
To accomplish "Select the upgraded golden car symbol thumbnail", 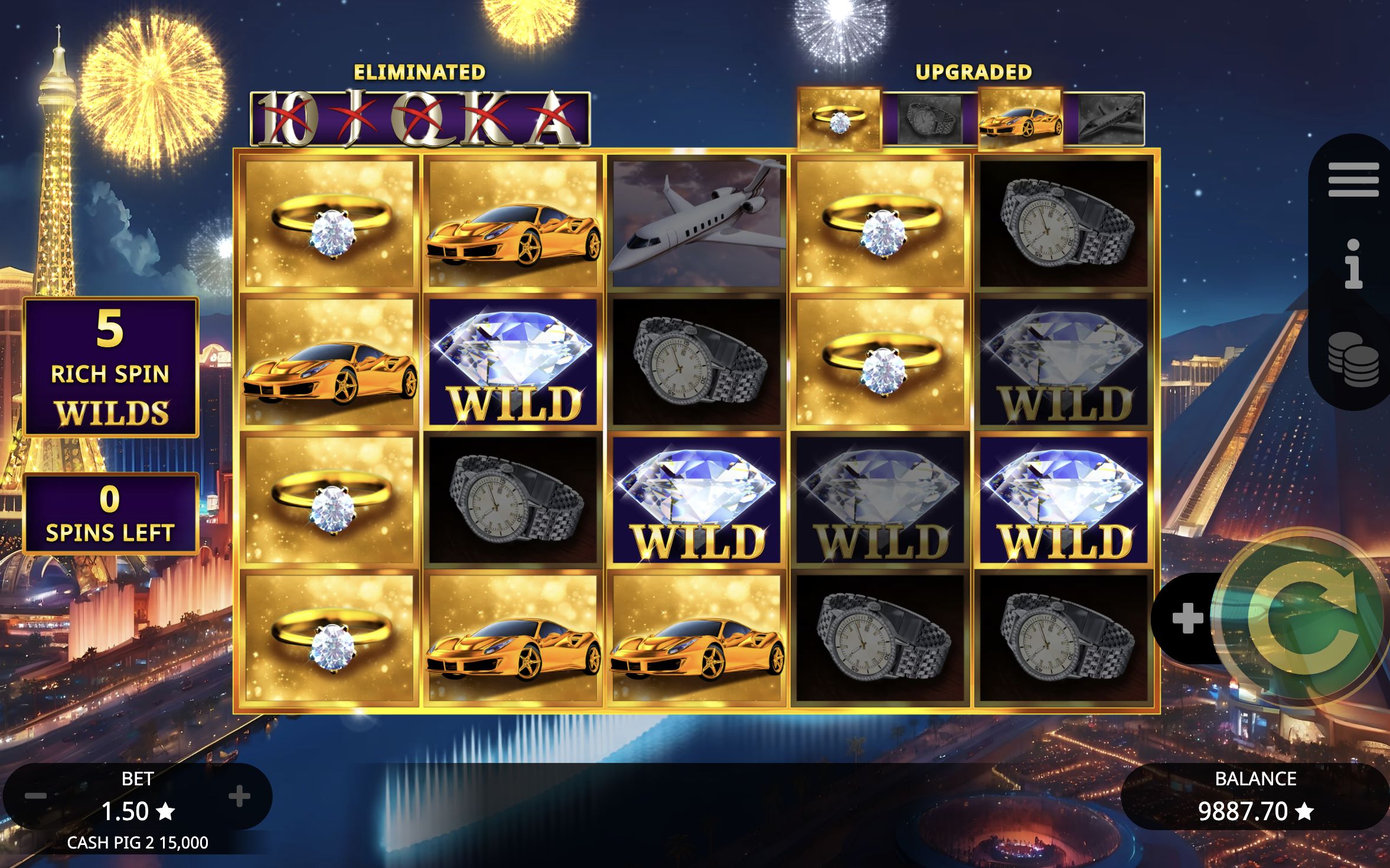I will [x=1021, y=118].
